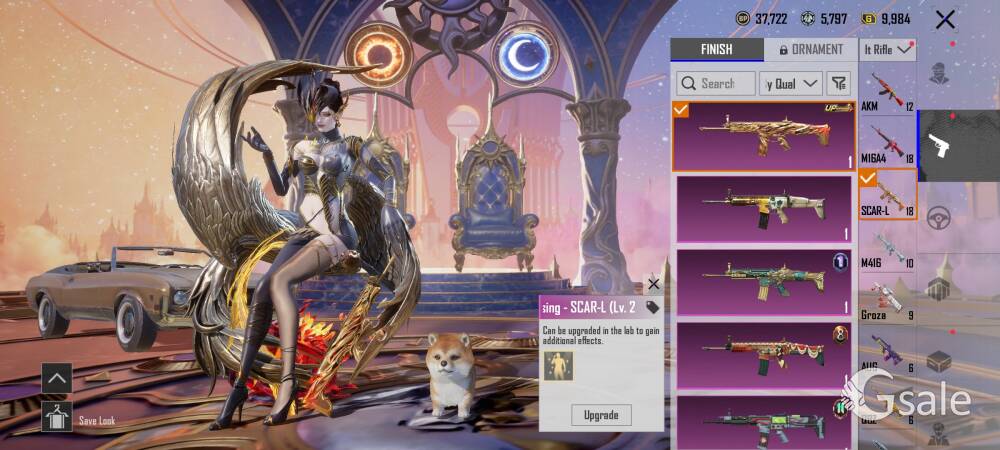Open the locked ORNAMENT tab
The width and height of the screenshot is (1000, 450).
tap(810, 49)
